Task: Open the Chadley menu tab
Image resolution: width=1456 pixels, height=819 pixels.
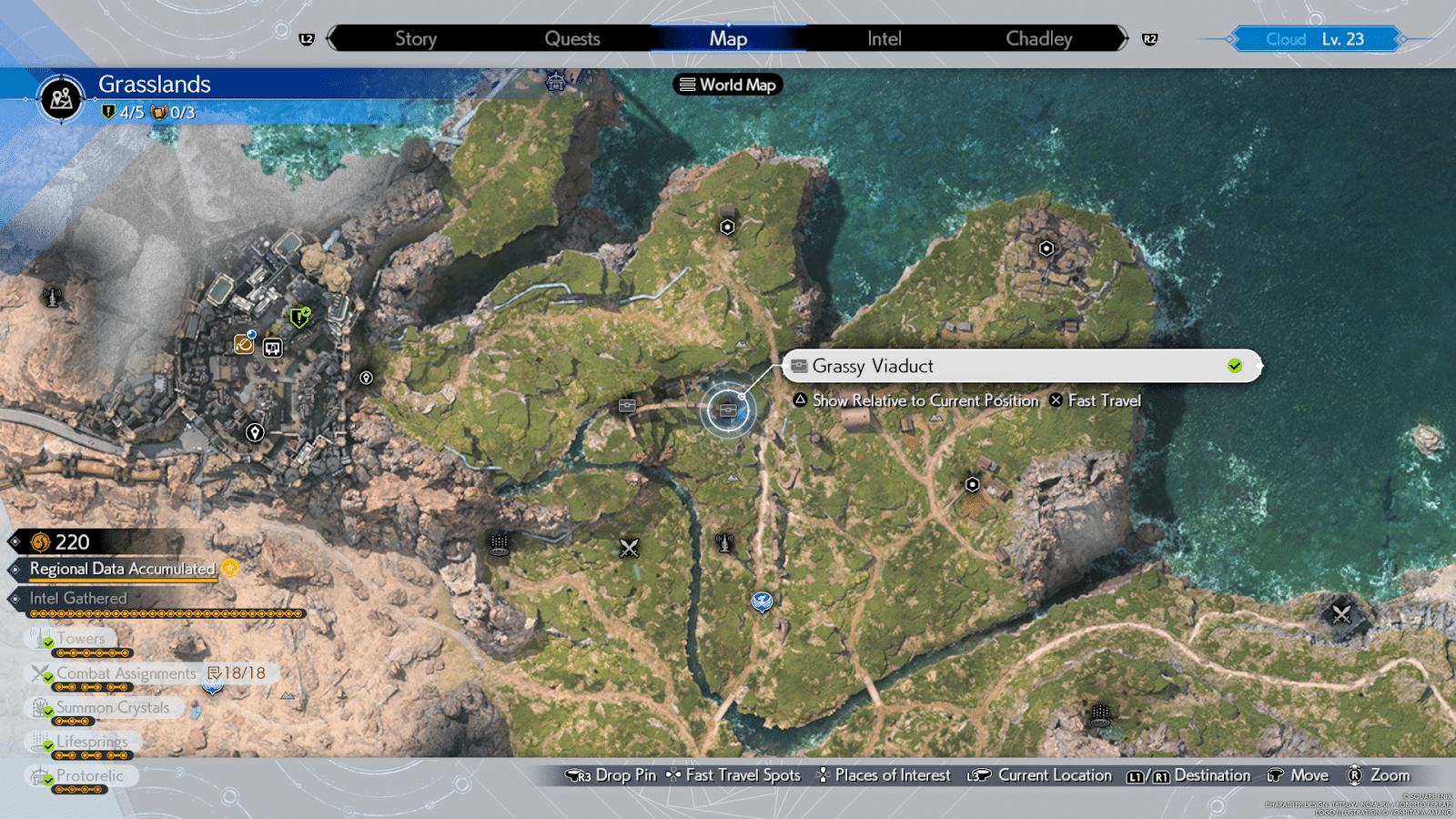Action: [x=1038, y=38]
